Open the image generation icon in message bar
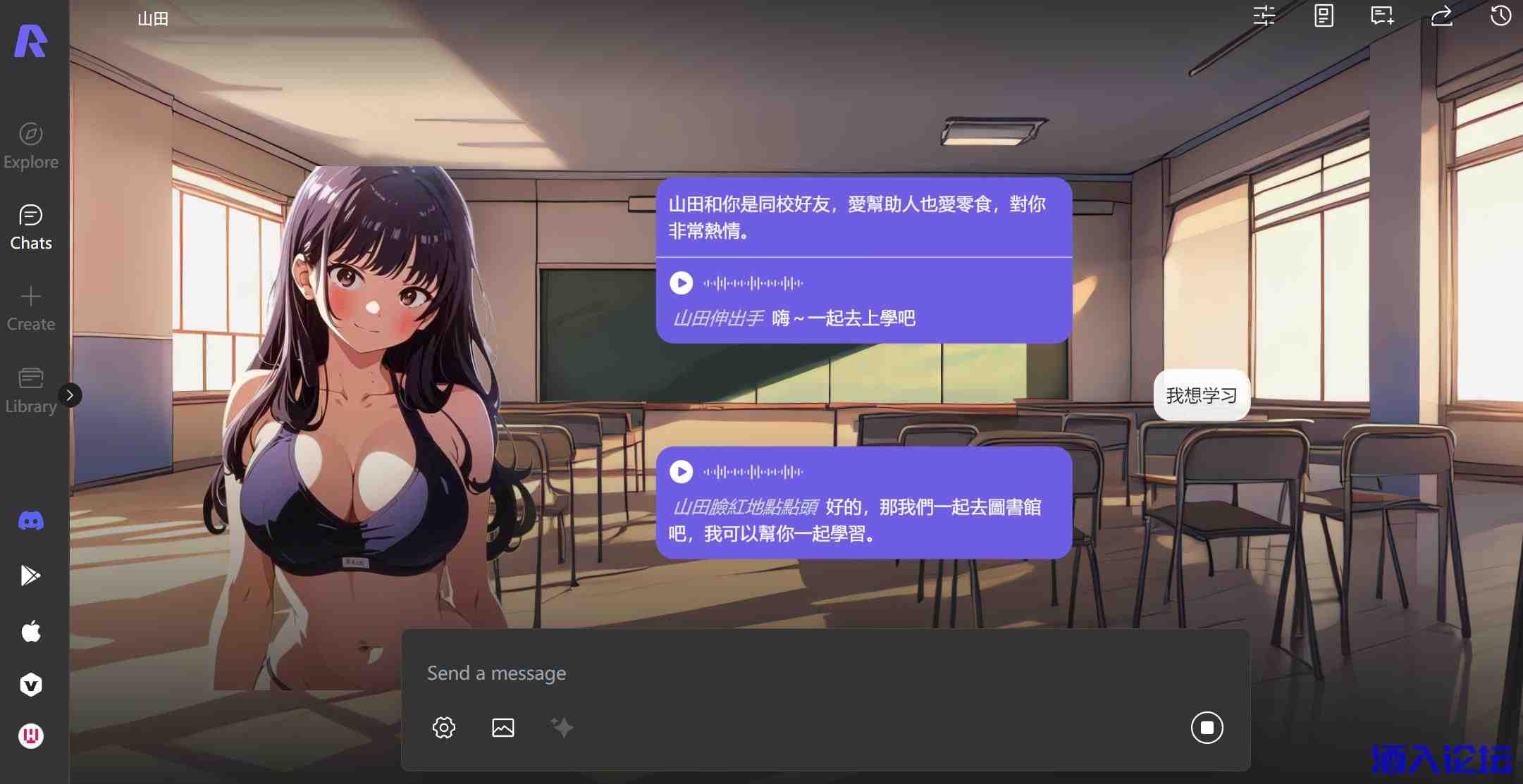1523x784 pixels. click(503, 727)
